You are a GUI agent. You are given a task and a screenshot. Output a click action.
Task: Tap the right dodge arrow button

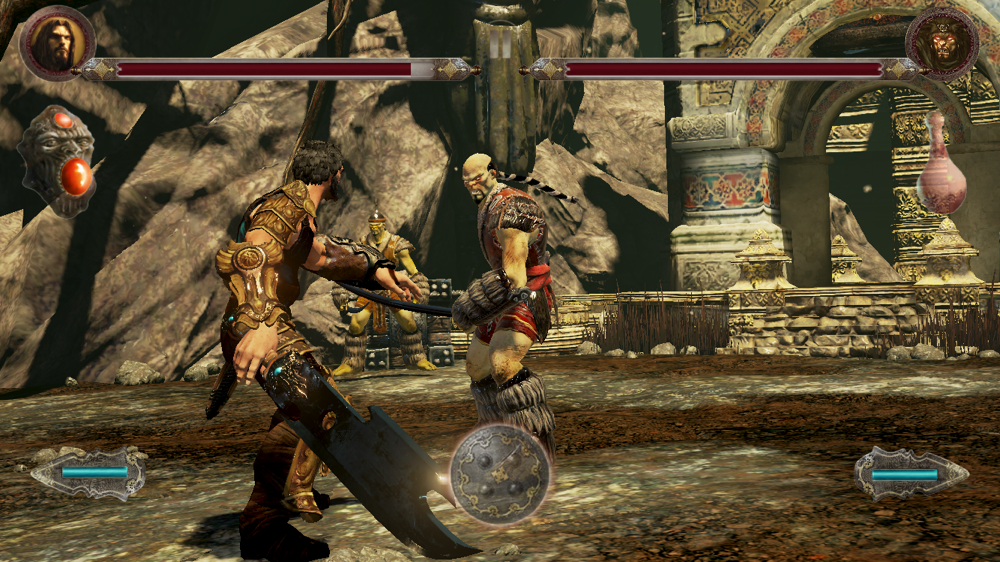click(910, 473)
